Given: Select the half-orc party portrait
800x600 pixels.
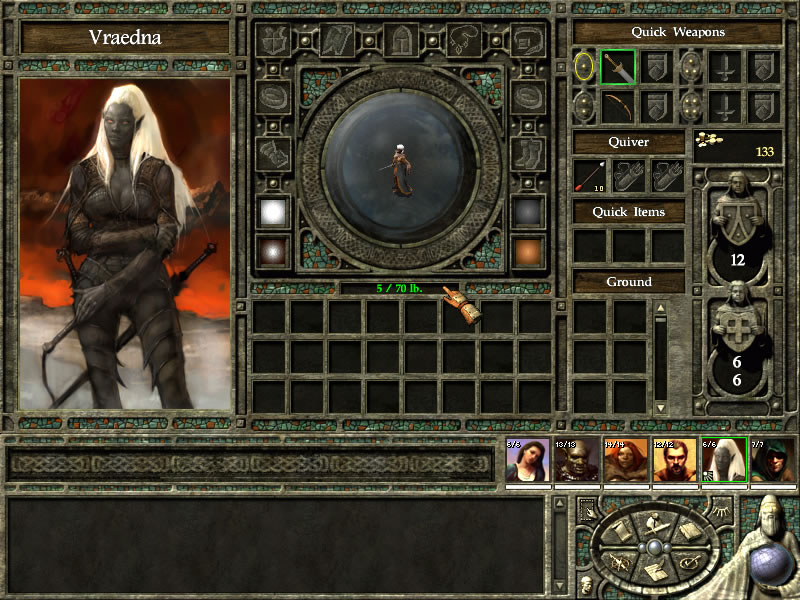Looking at the screenshot, I should (x=574, y=459).
